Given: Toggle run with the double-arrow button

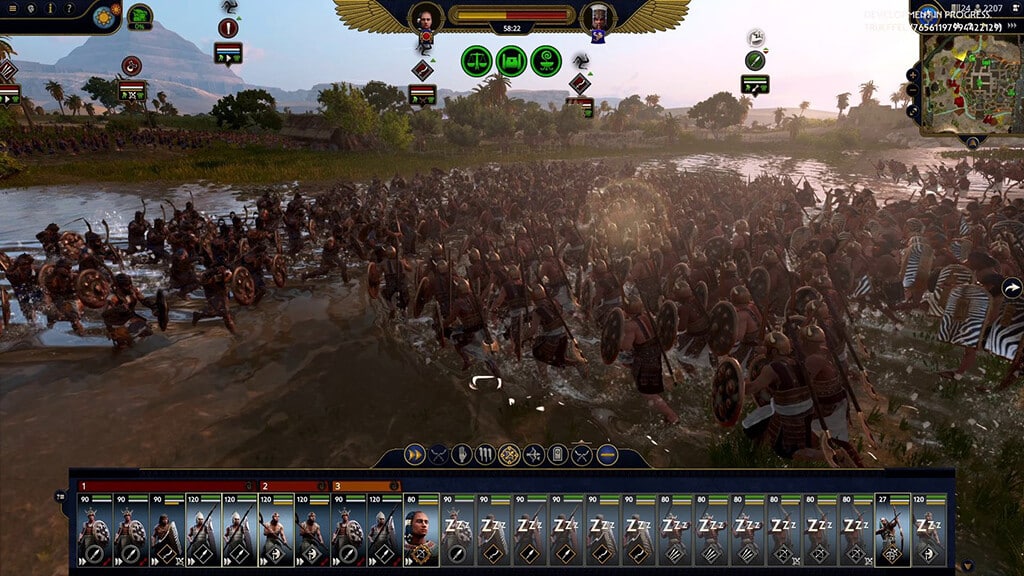Looking at the screenshot, I should [x=413, y=455].
